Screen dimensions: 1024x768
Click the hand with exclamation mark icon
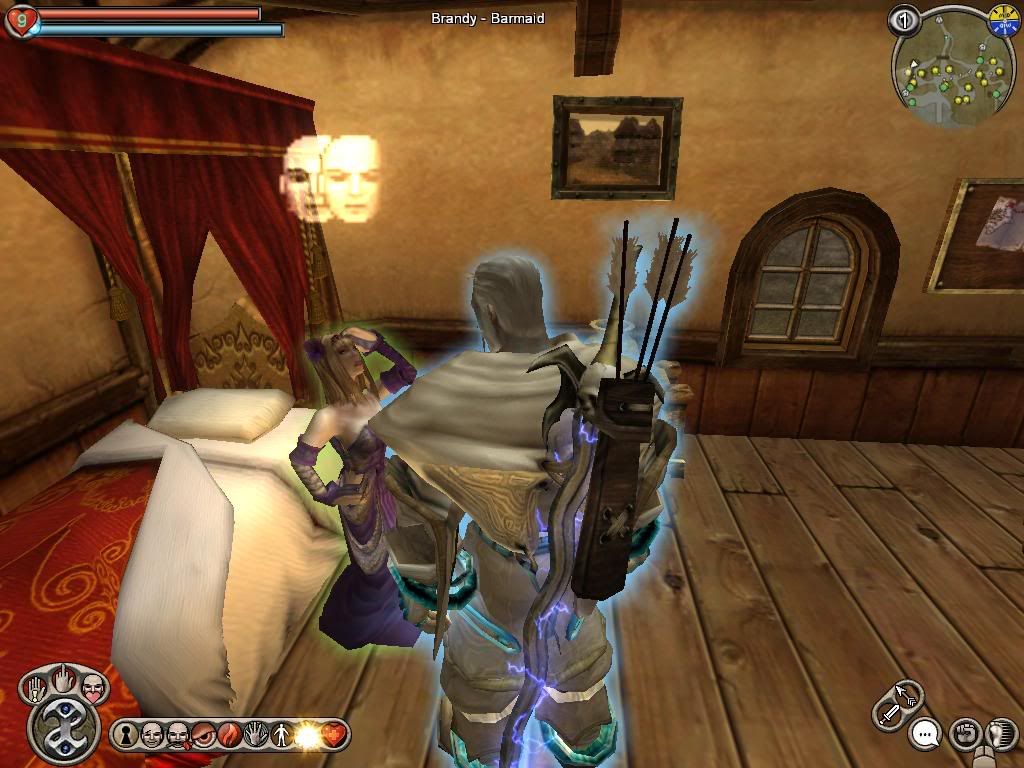36,689
